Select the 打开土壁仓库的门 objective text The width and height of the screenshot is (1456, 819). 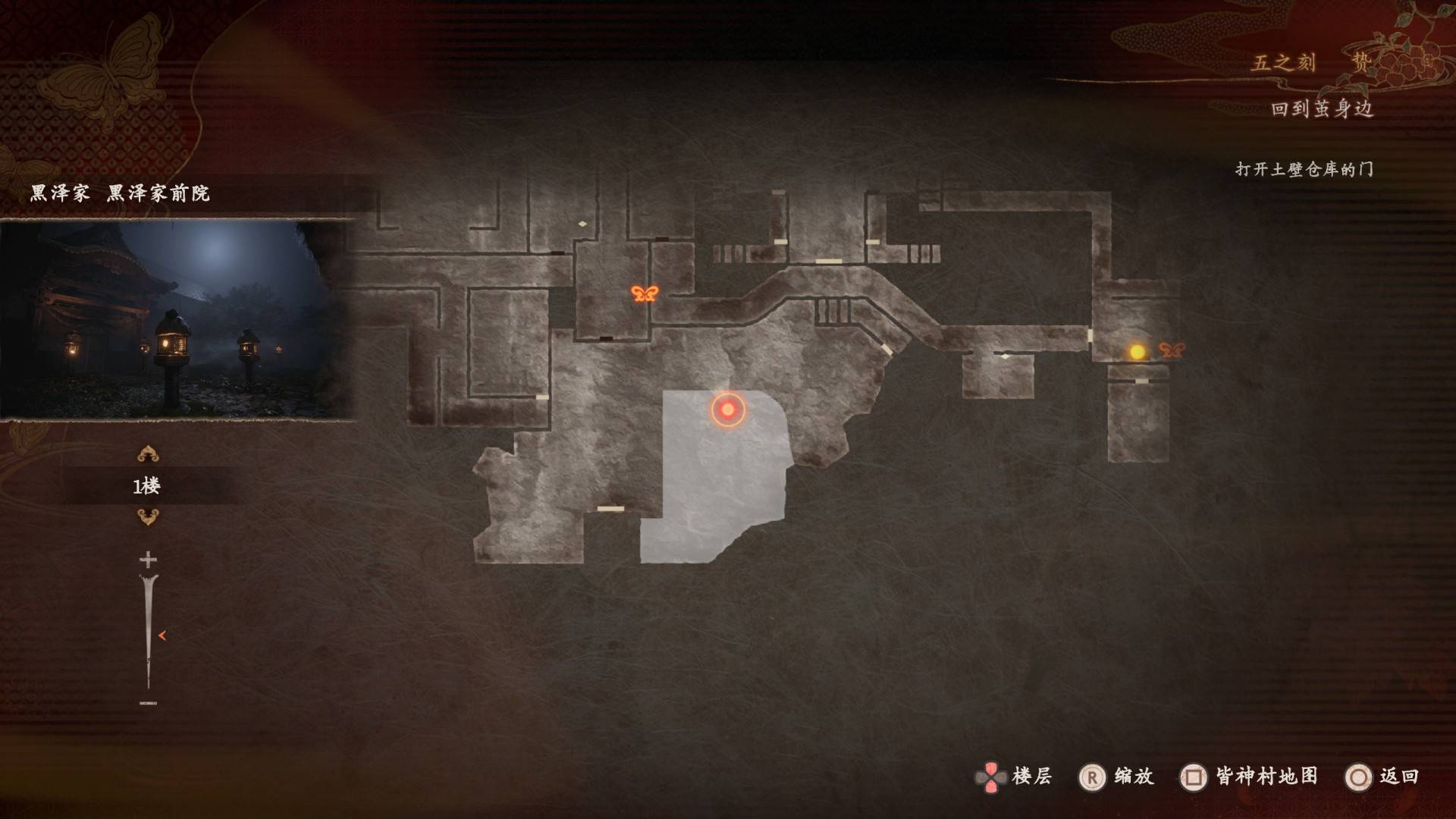click(x=1304, y=169)
